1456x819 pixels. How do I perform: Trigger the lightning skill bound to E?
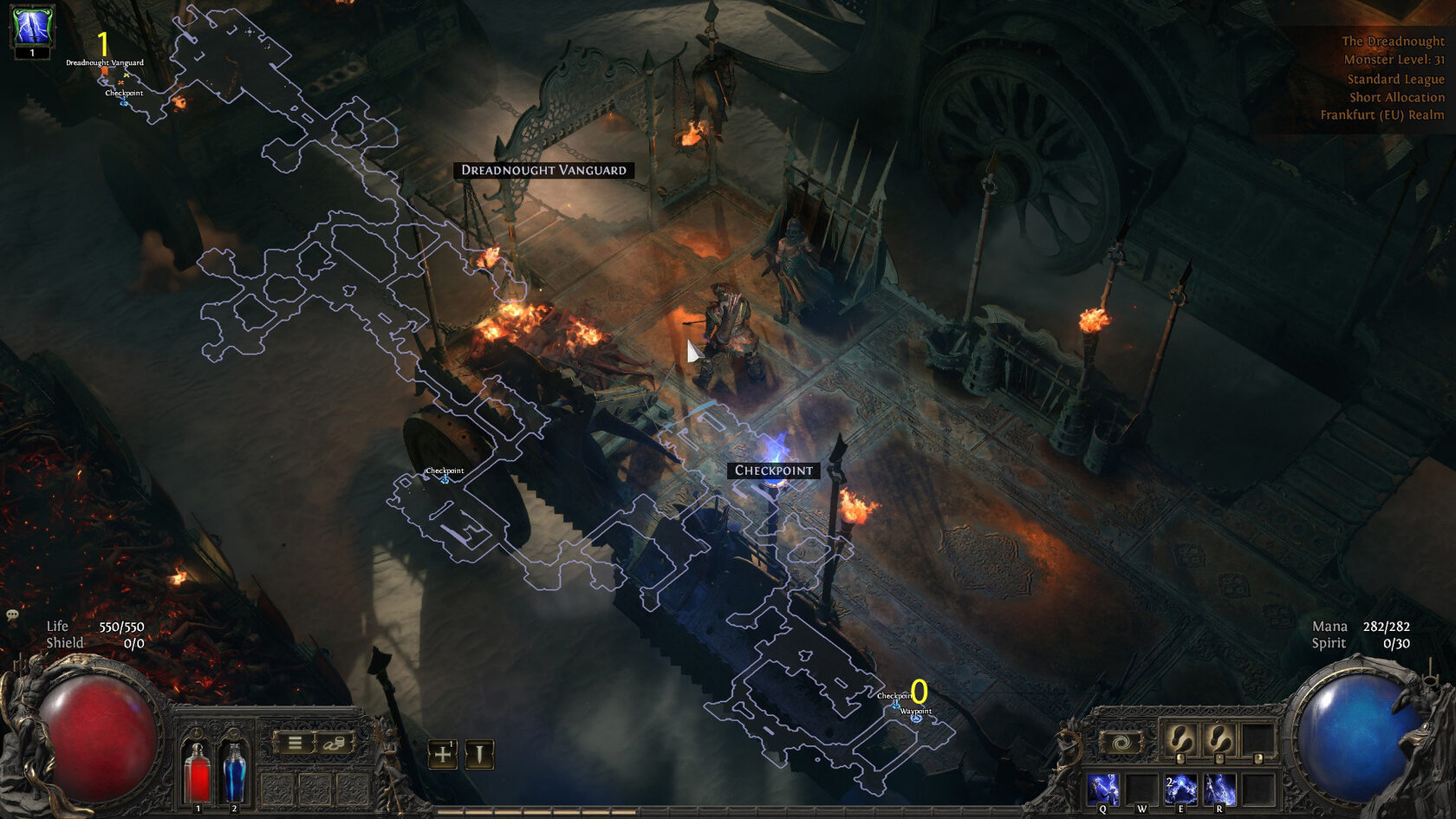[1180, 790]
